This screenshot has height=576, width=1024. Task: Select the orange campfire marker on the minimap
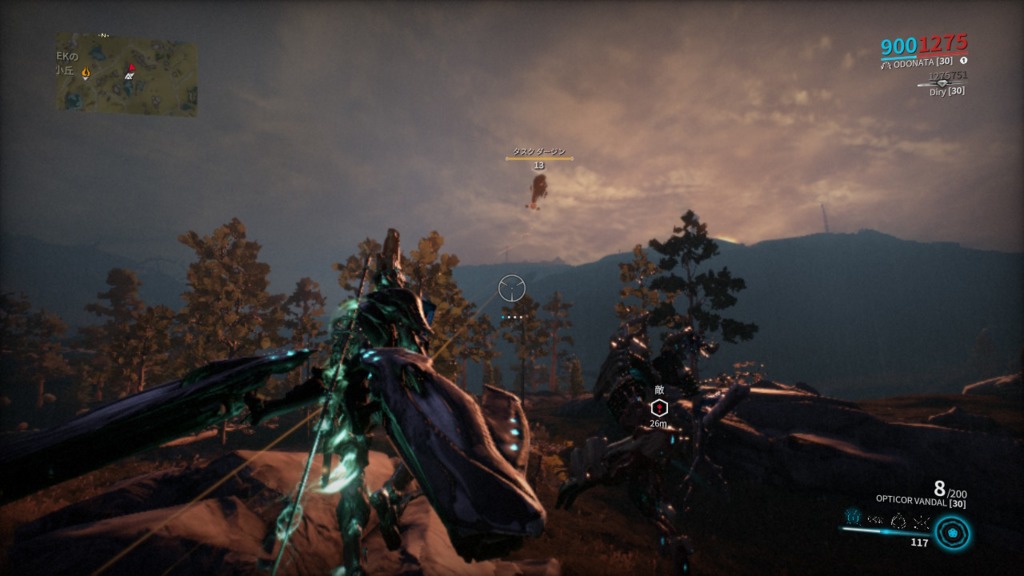(85, 73)
